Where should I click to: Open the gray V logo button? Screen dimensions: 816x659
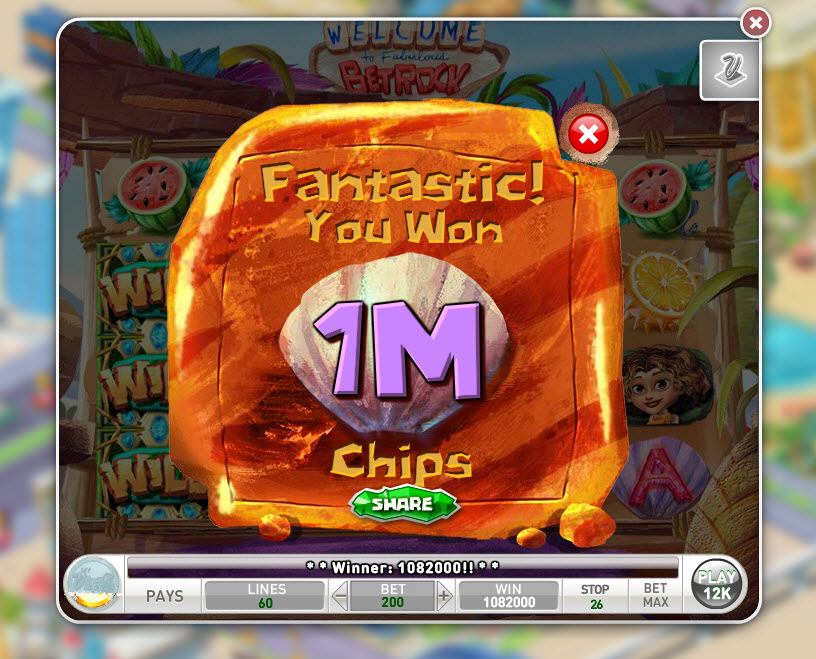click(x=729, y=70)
